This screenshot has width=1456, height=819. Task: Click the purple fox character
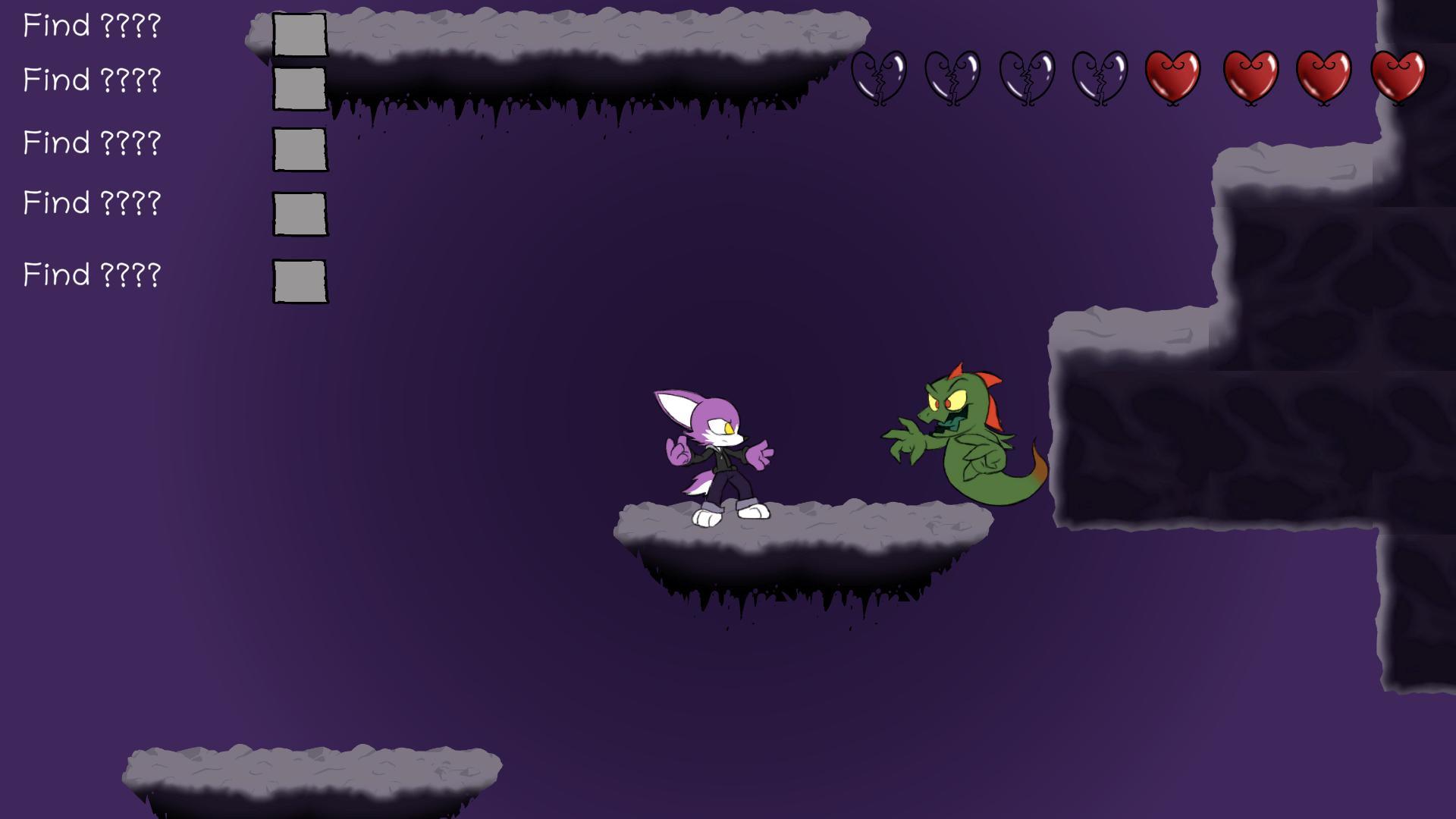[713, 455]
